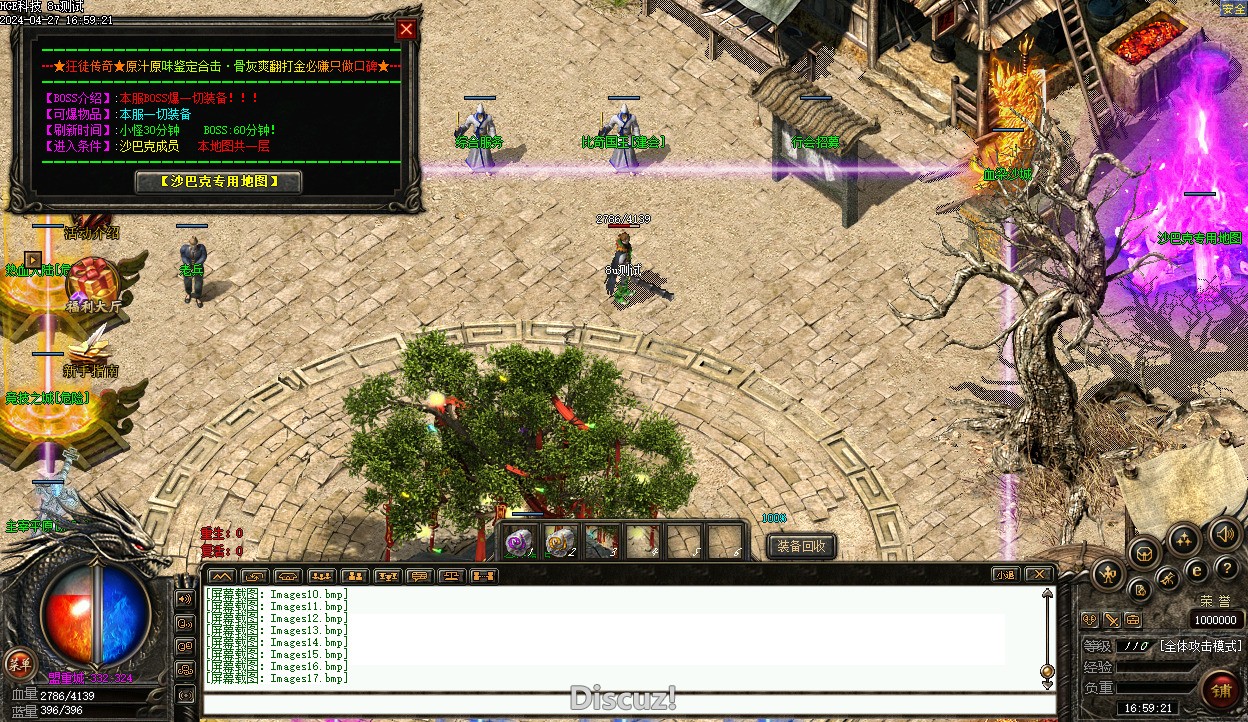Image resolution: width=1248 pixels, height=722 pixels.
Task: Open the four-star skills round icon
Action: pos(1185,540)
